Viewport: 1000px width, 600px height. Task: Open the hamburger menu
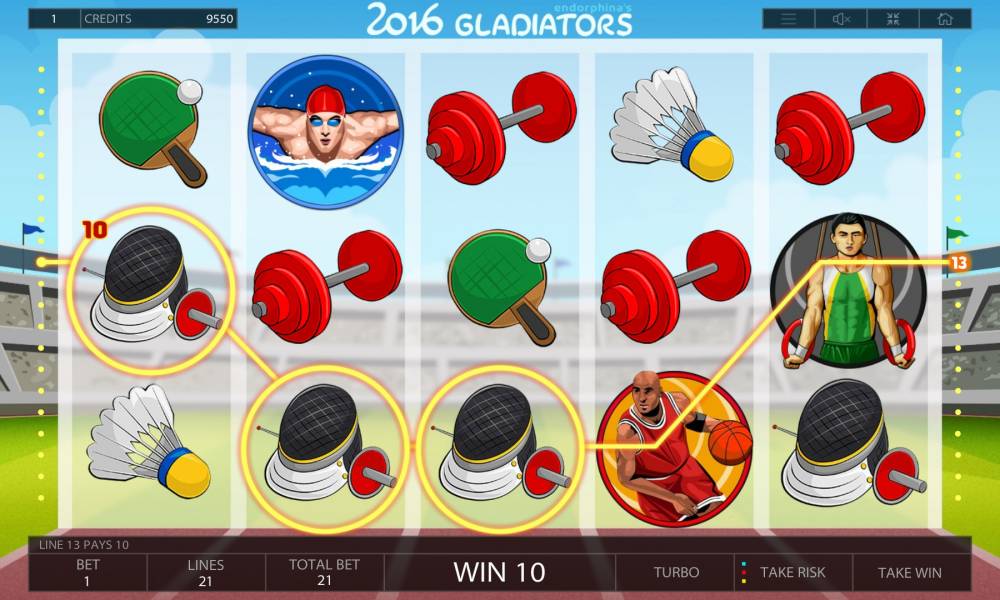789,19
